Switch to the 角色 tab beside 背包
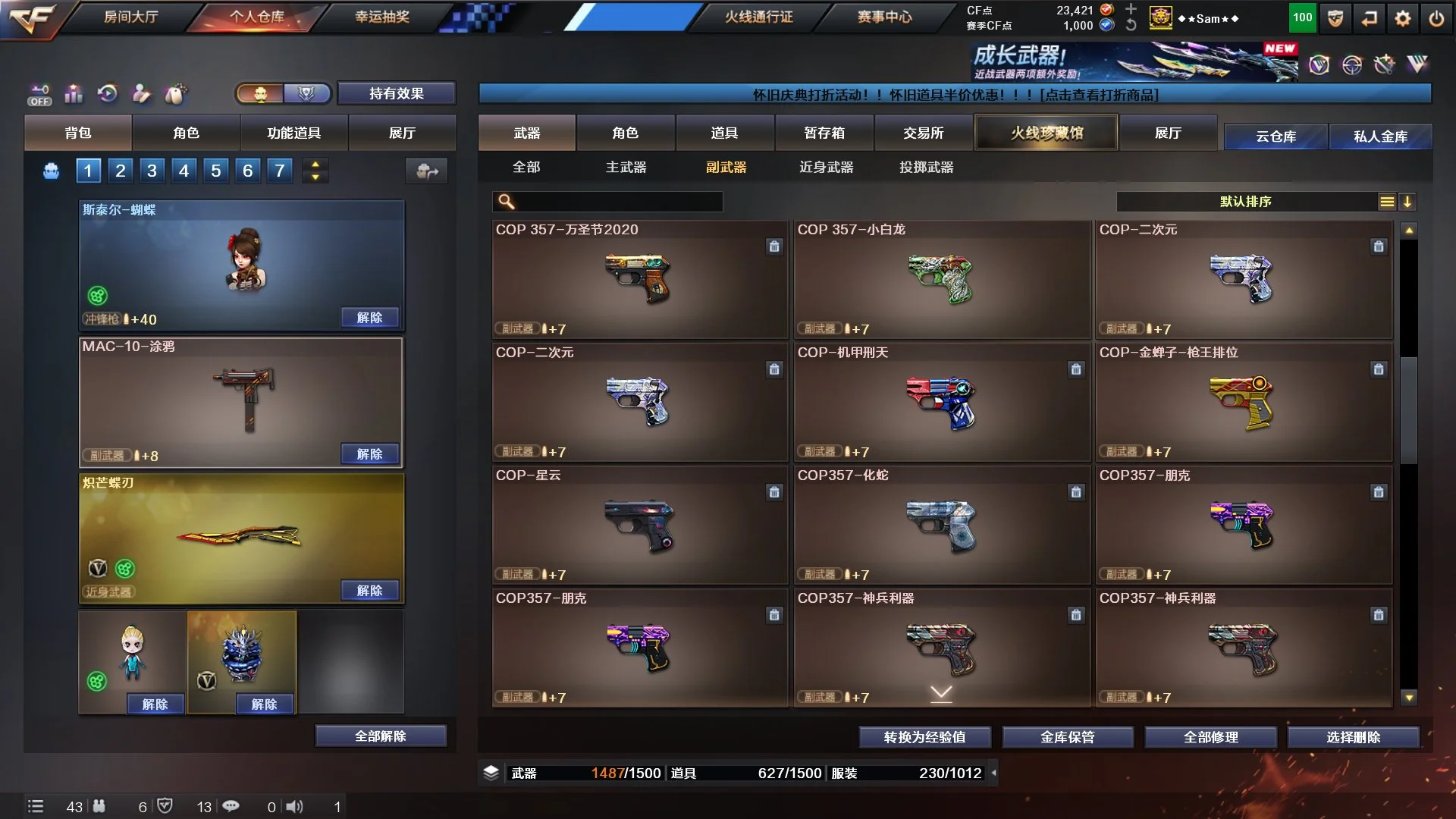Screen dimensions: 1456x819 tap(186, 133)
